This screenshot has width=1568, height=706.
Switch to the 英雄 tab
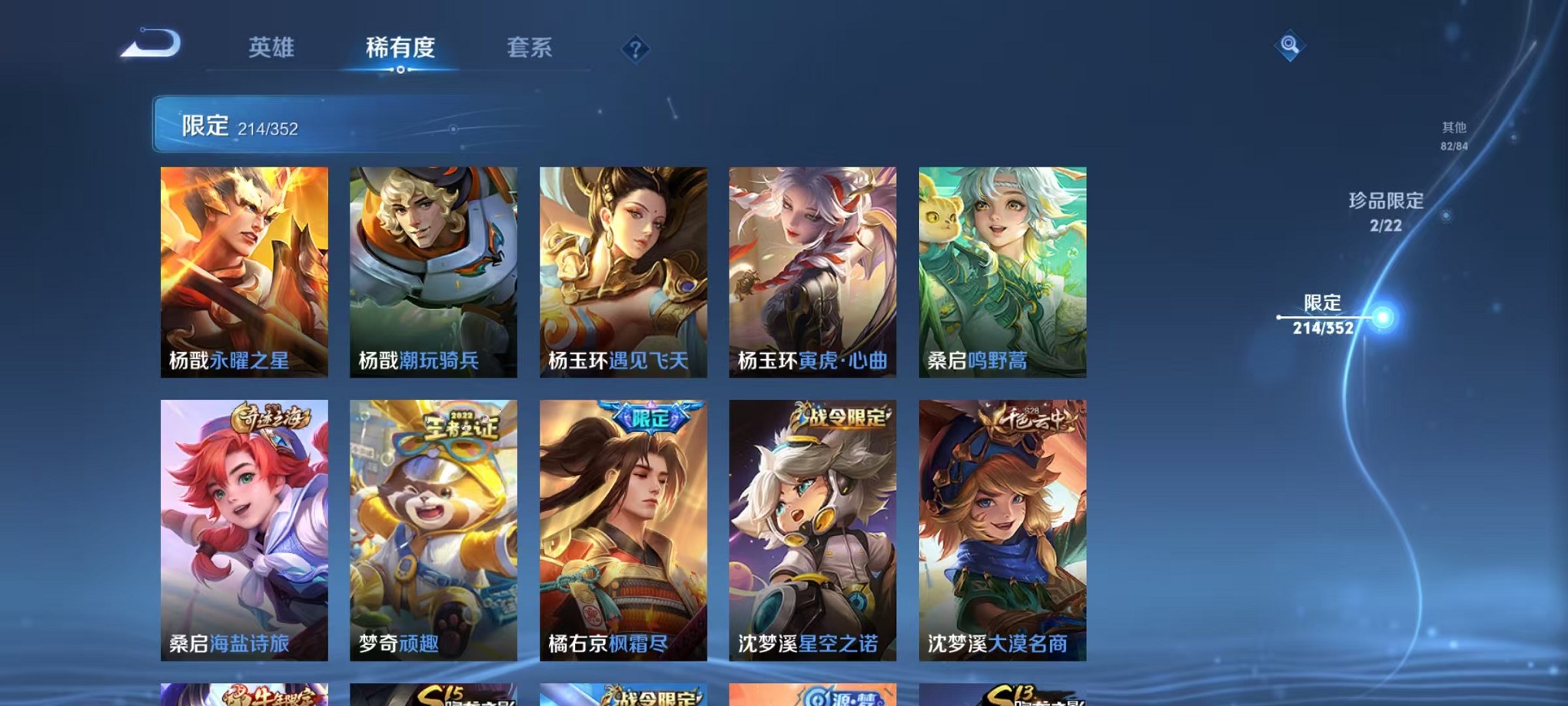coord(271,48)
